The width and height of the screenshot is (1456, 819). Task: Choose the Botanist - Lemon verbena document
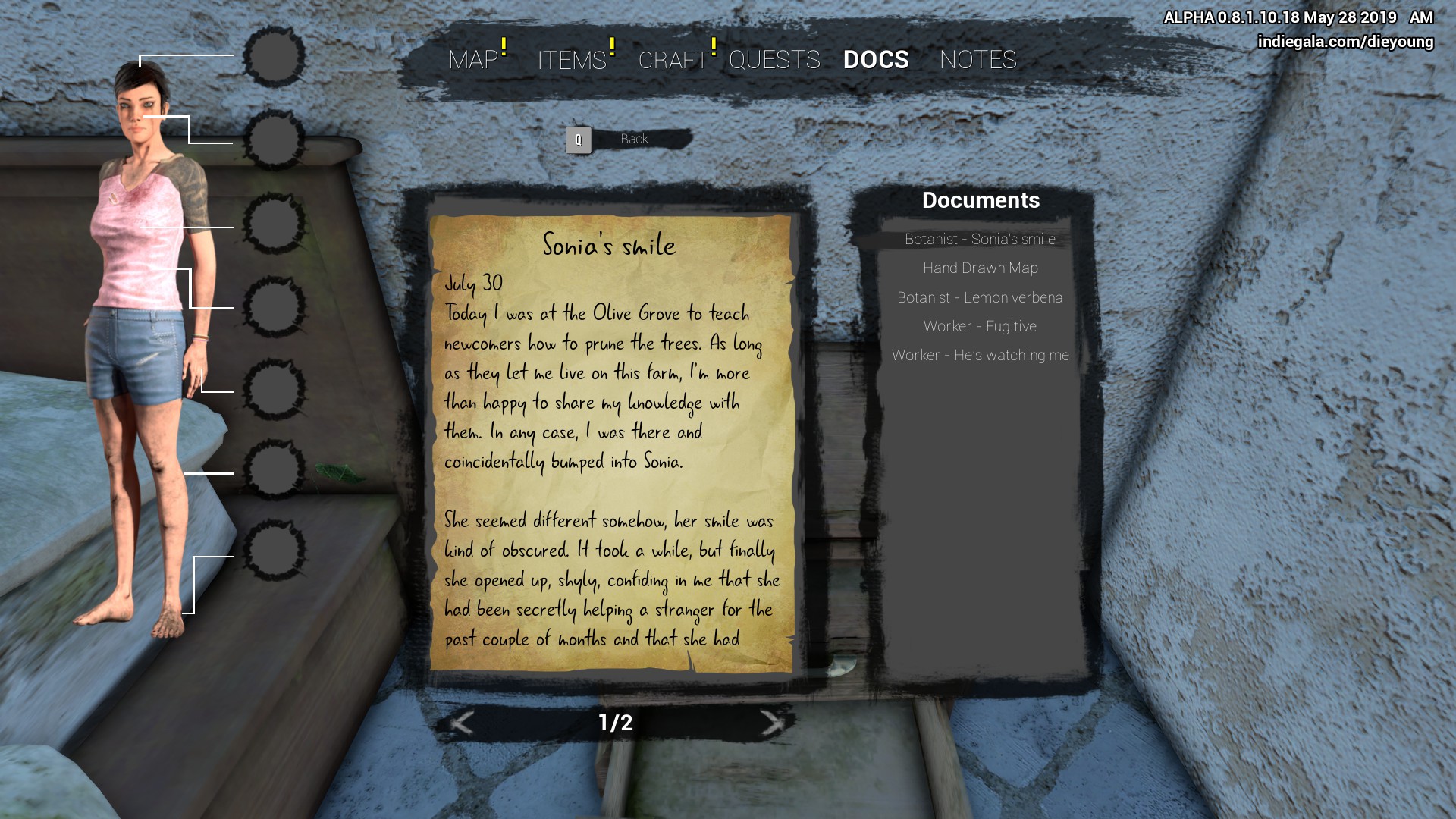pos(980,297)
